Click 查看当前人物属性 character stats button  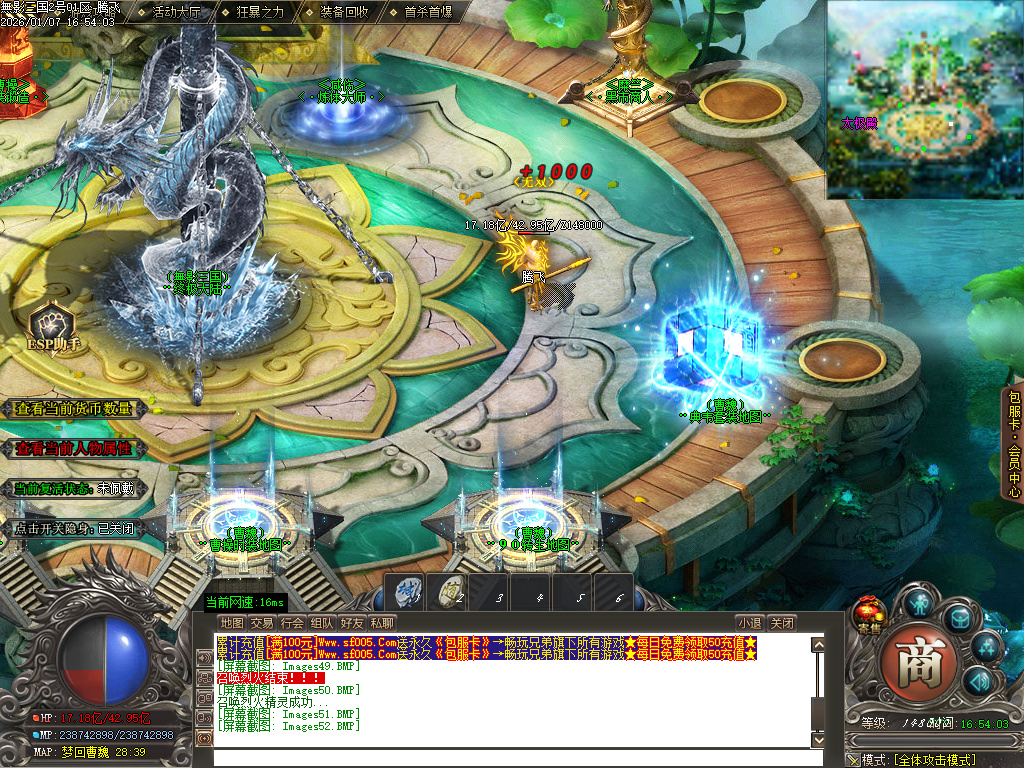point(74,449)
